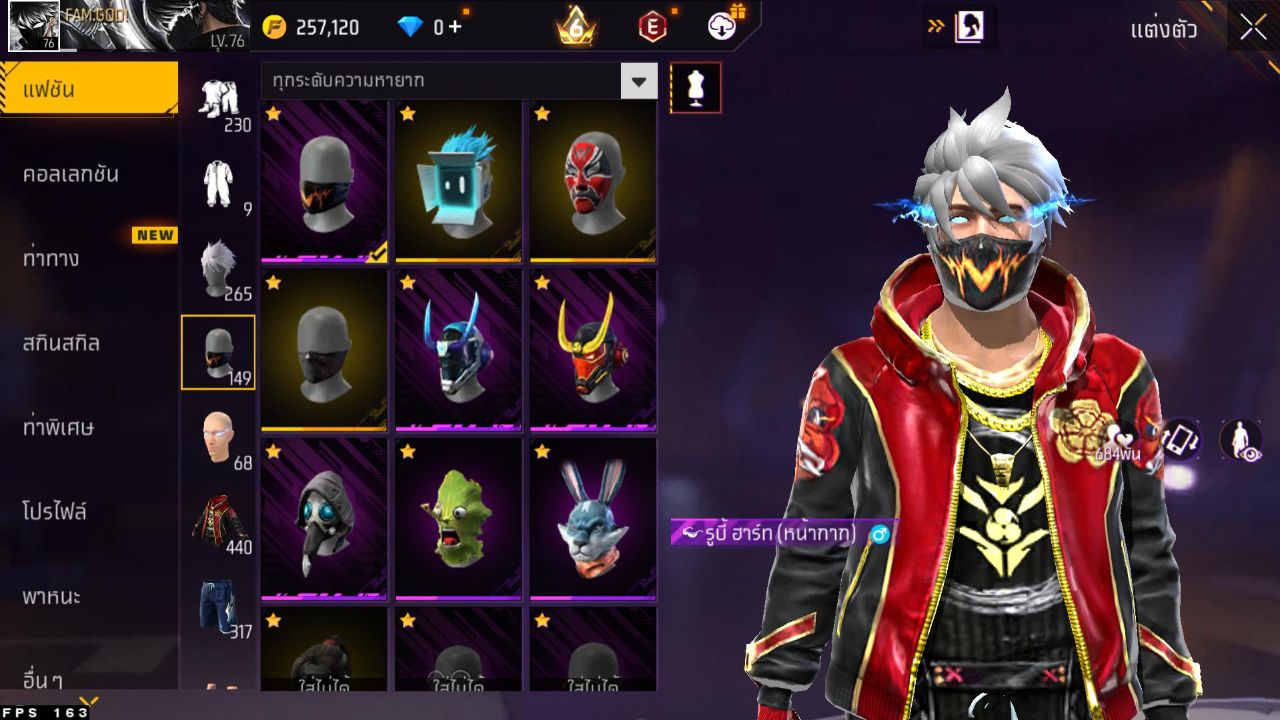
Task: Add diamonds with the plus button
Action: tap(455, 27)
